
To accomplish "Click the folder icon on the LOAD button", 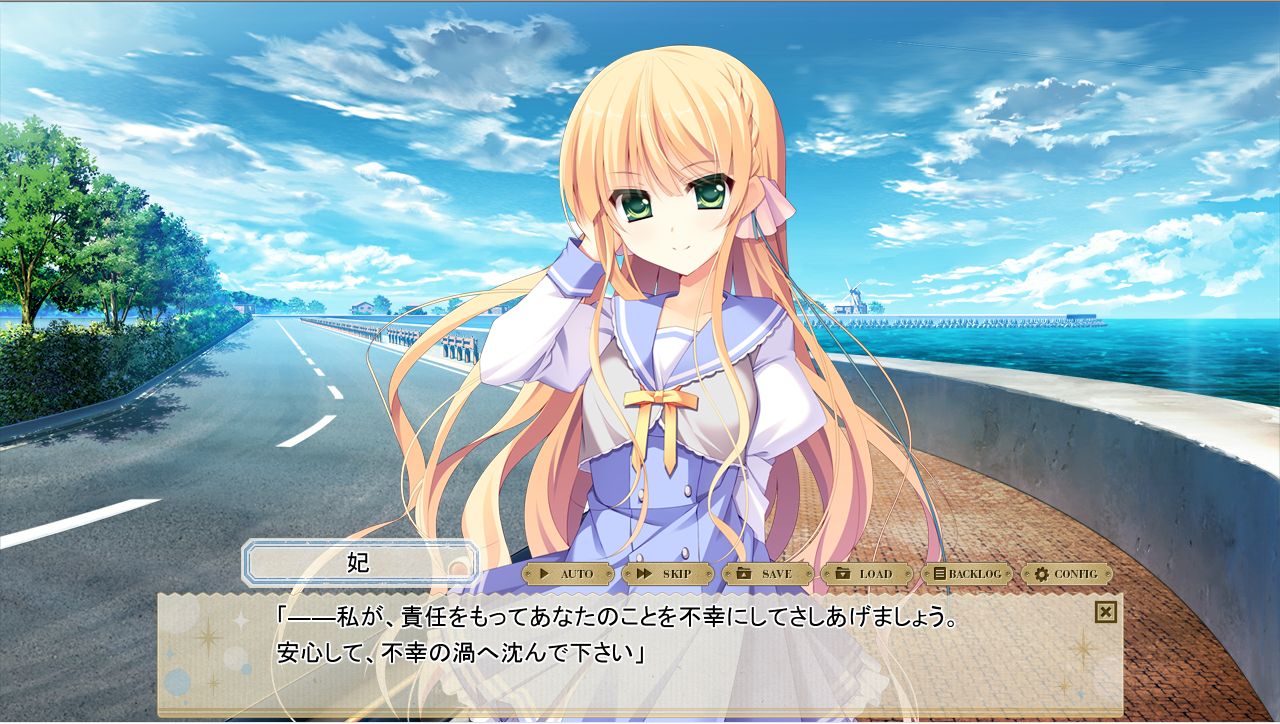I will click(841, 575).
